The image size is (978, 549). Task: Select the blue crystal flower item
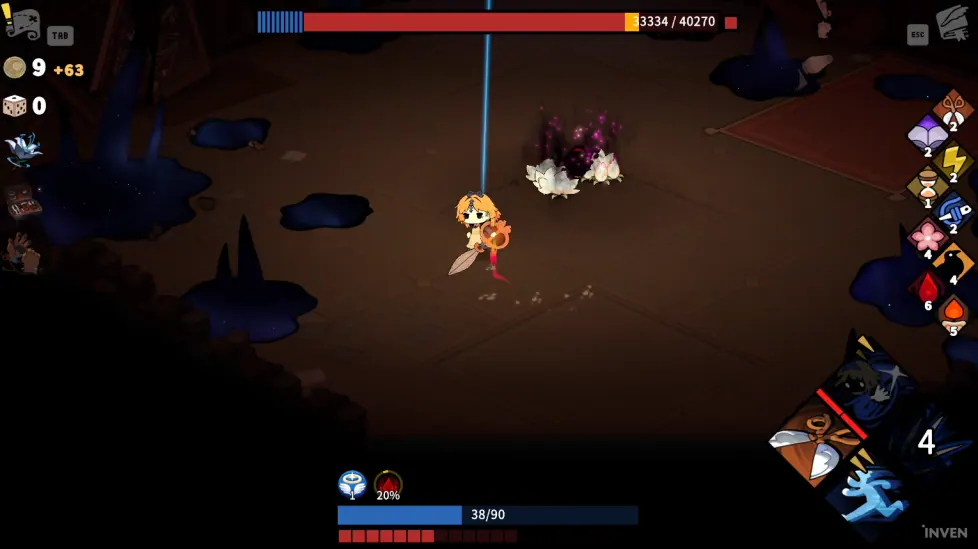[x=21, y=148]
